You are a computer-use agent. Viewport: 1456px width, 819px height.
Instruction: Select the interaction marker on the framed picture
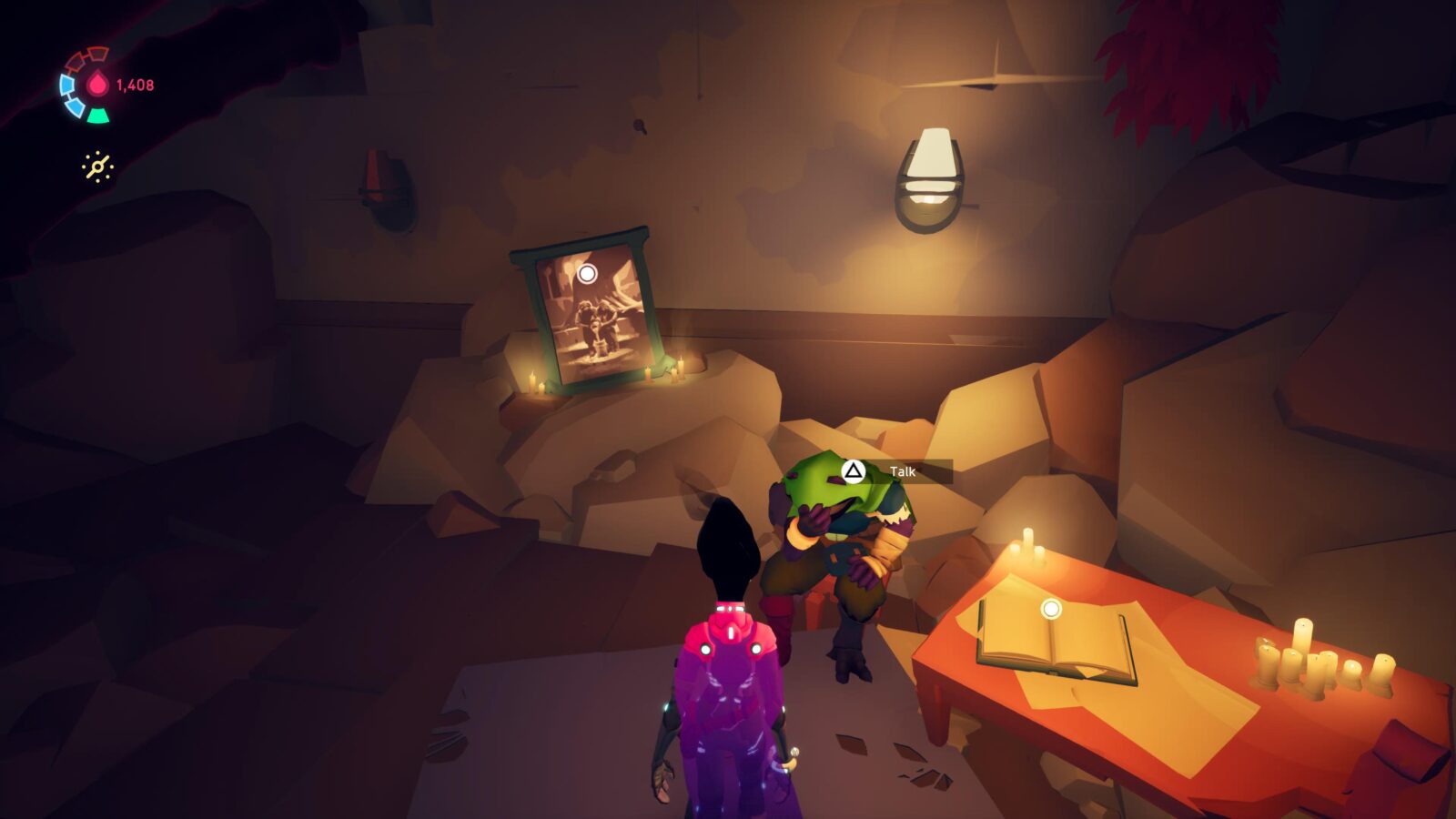(587, 273)
